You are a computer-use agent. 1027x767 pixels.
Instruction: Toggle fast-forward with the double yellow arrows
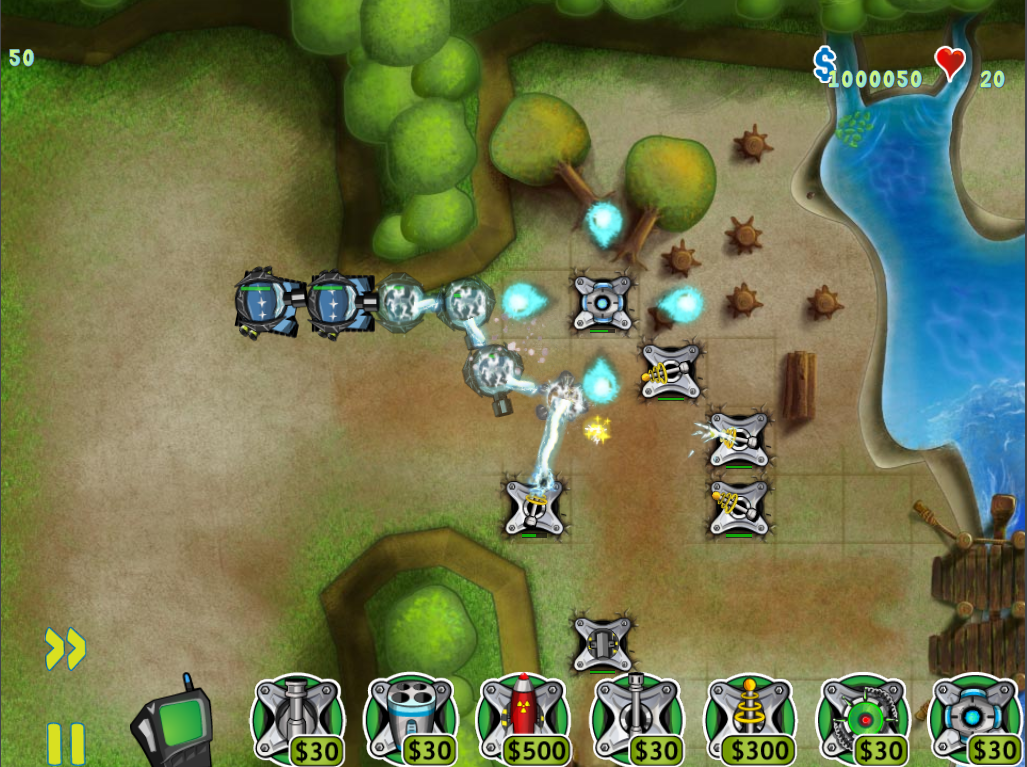tap(65, 649)
